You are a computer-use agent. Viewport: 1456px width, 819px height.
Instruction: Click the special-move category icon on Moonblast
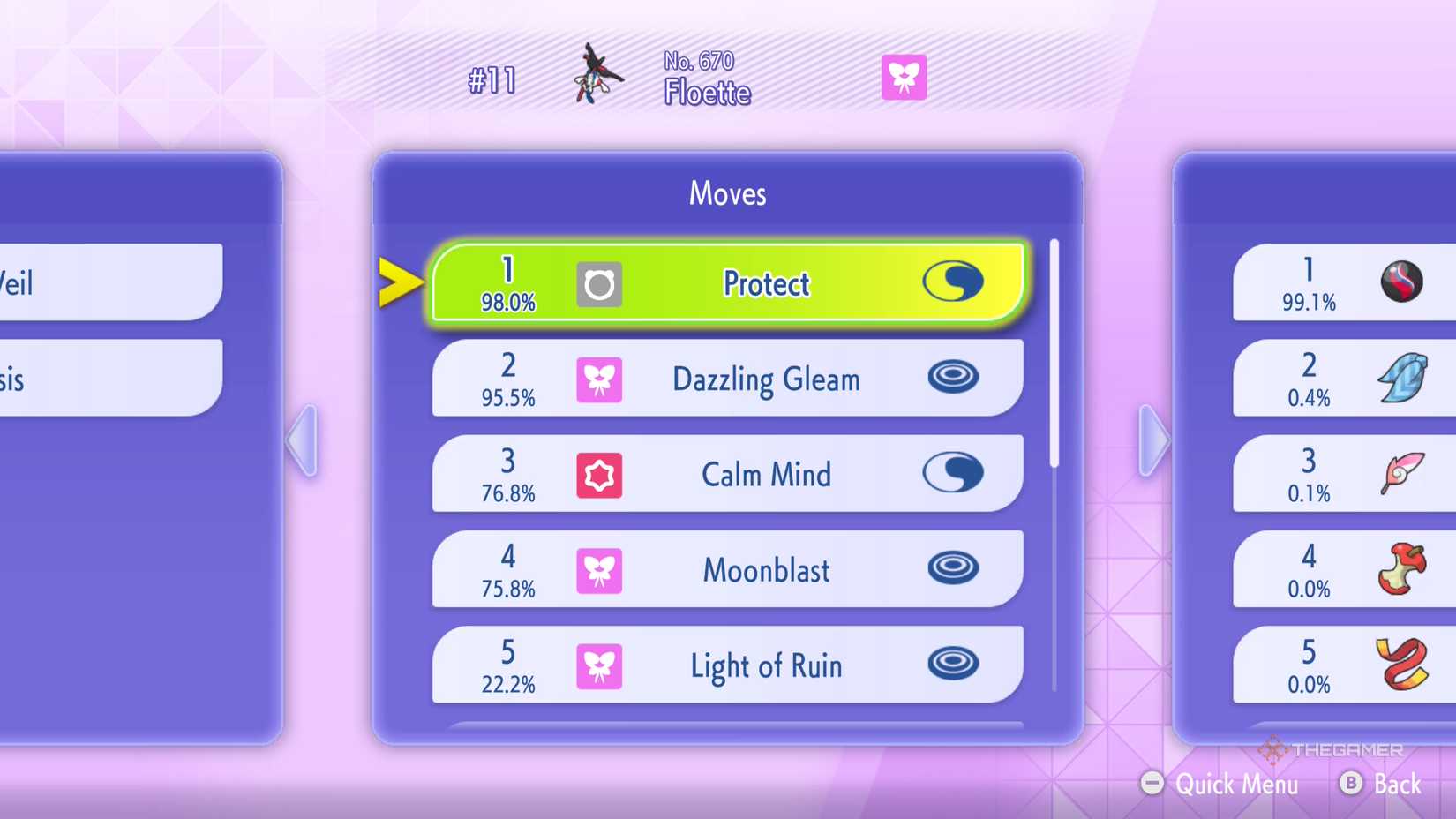coord(954,570)
